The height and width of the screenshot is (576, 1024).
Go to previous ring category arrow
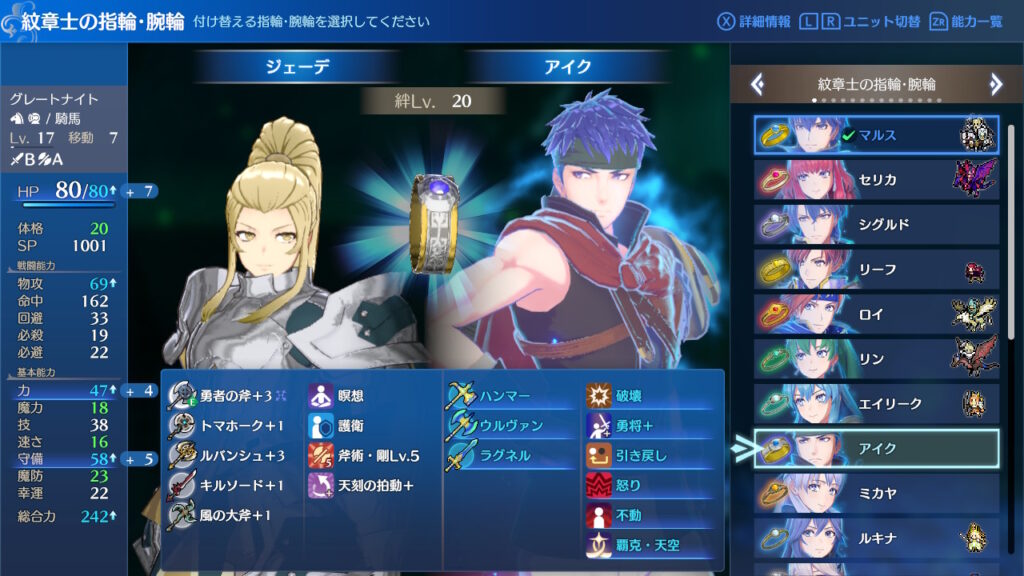pos(758,84)
